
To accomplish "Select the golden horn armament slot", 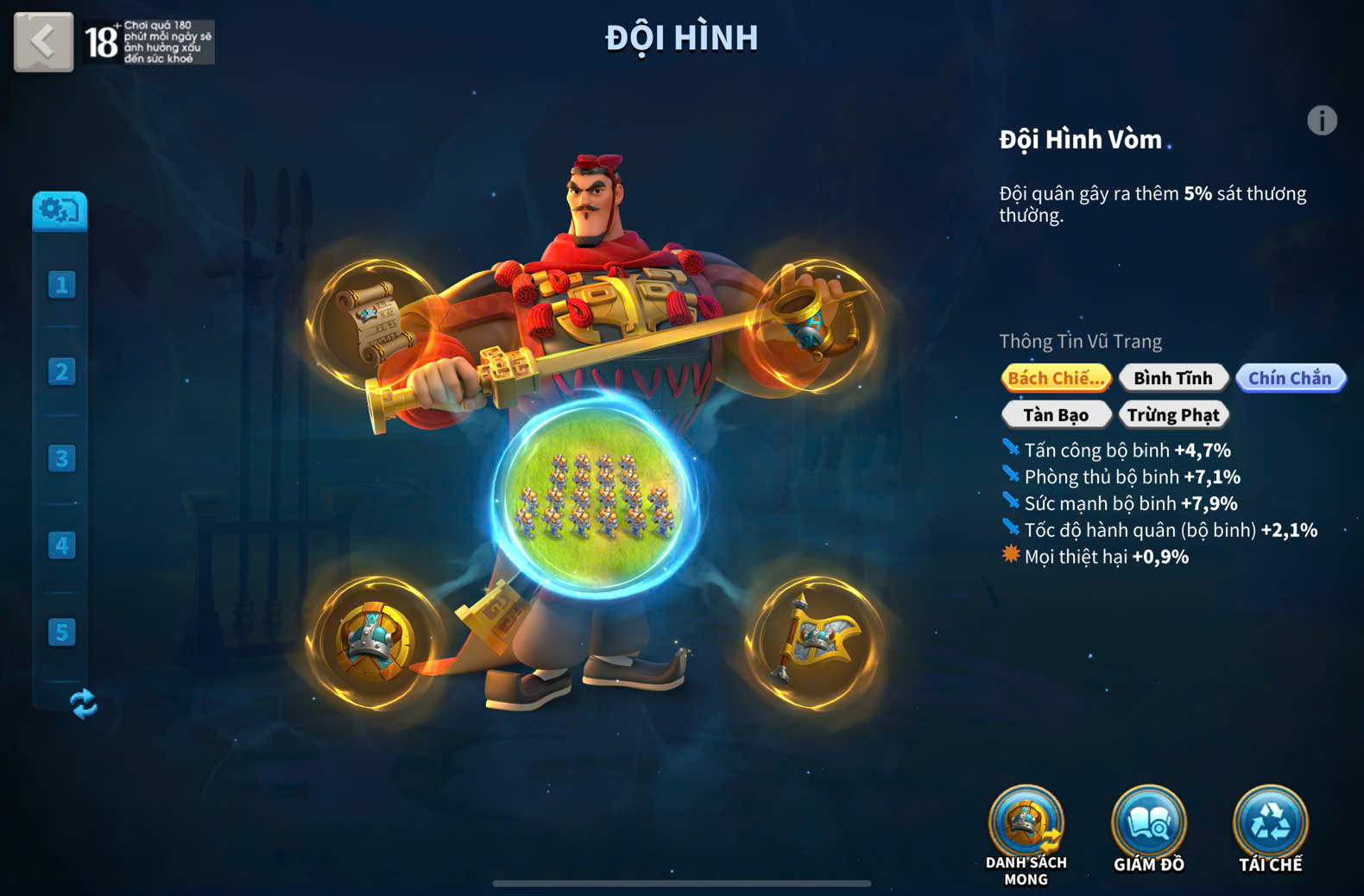I will coord(814,323).
